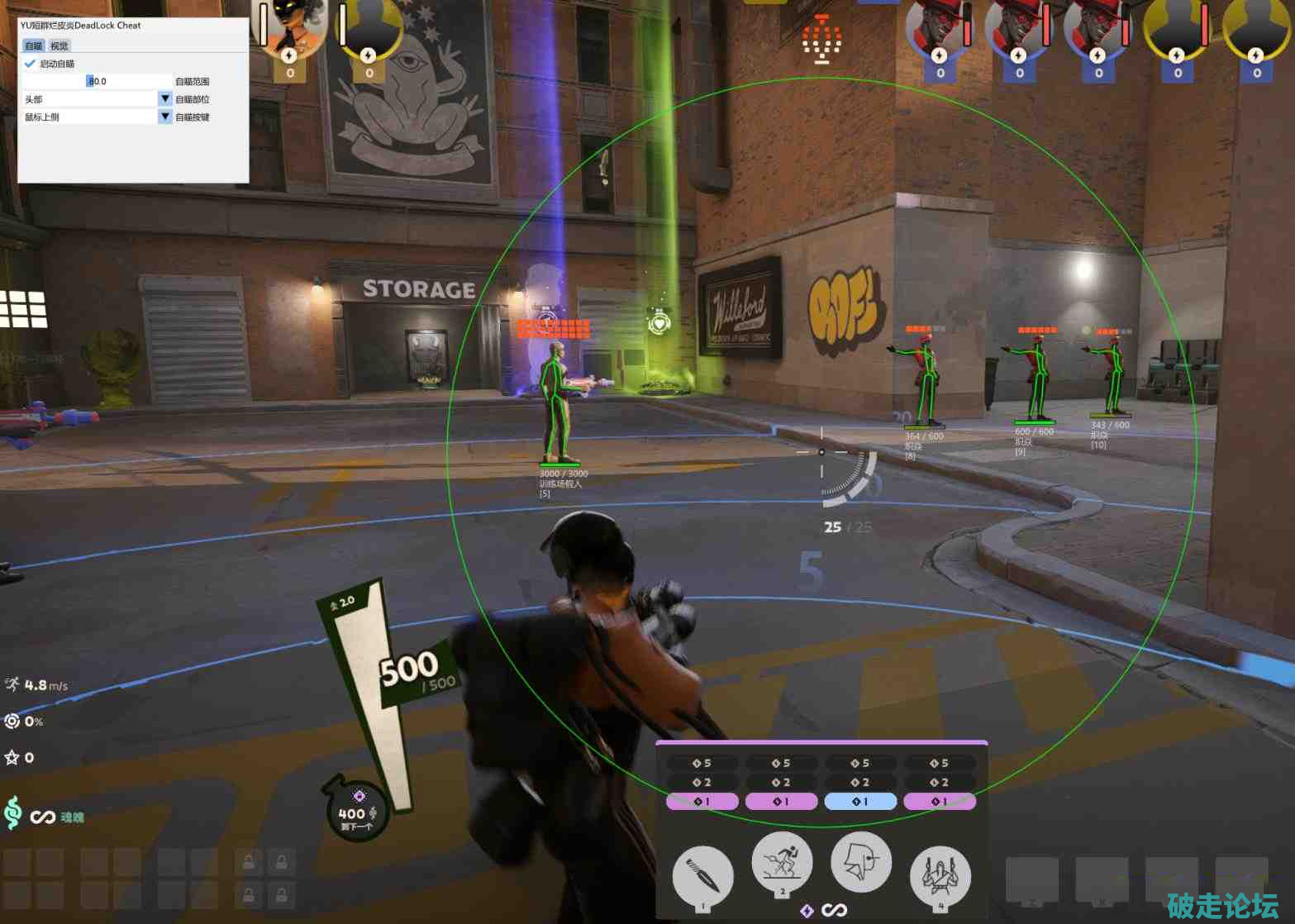Click the 400 souls next-unlock flask

(356, 810)
